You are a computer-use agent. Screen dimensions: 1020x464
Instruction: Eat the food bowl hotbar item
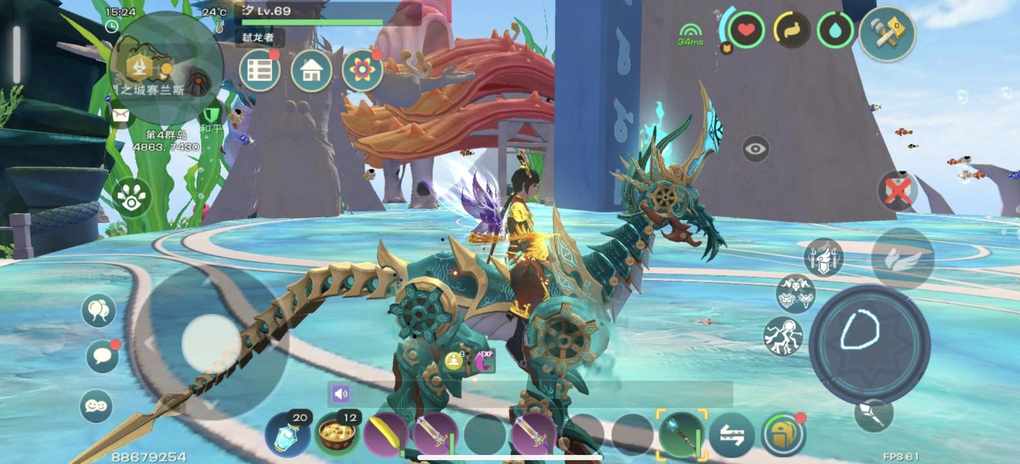pos(336,435)
